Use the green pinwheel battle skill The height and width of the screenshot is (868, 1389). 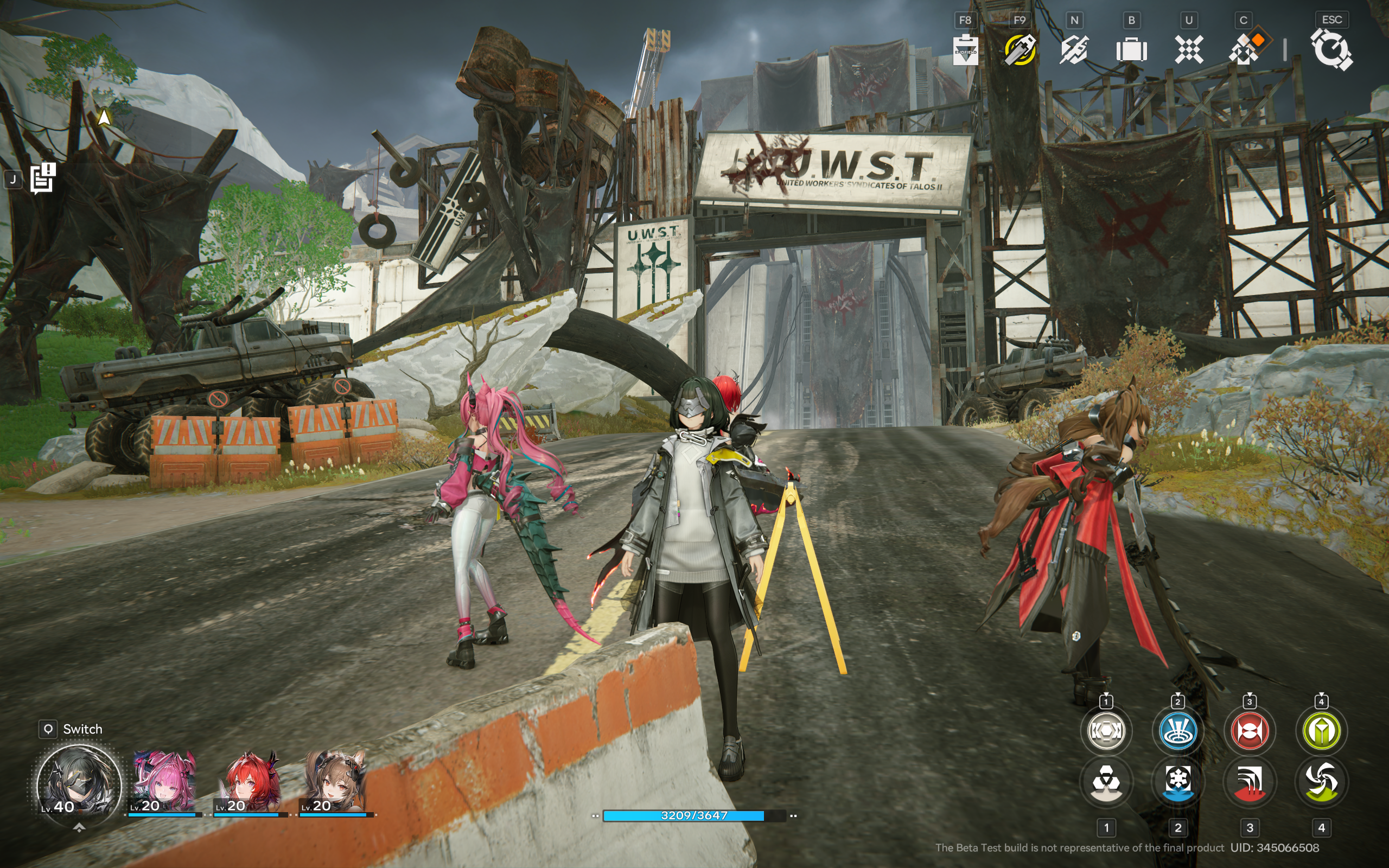coord(1321,781)
